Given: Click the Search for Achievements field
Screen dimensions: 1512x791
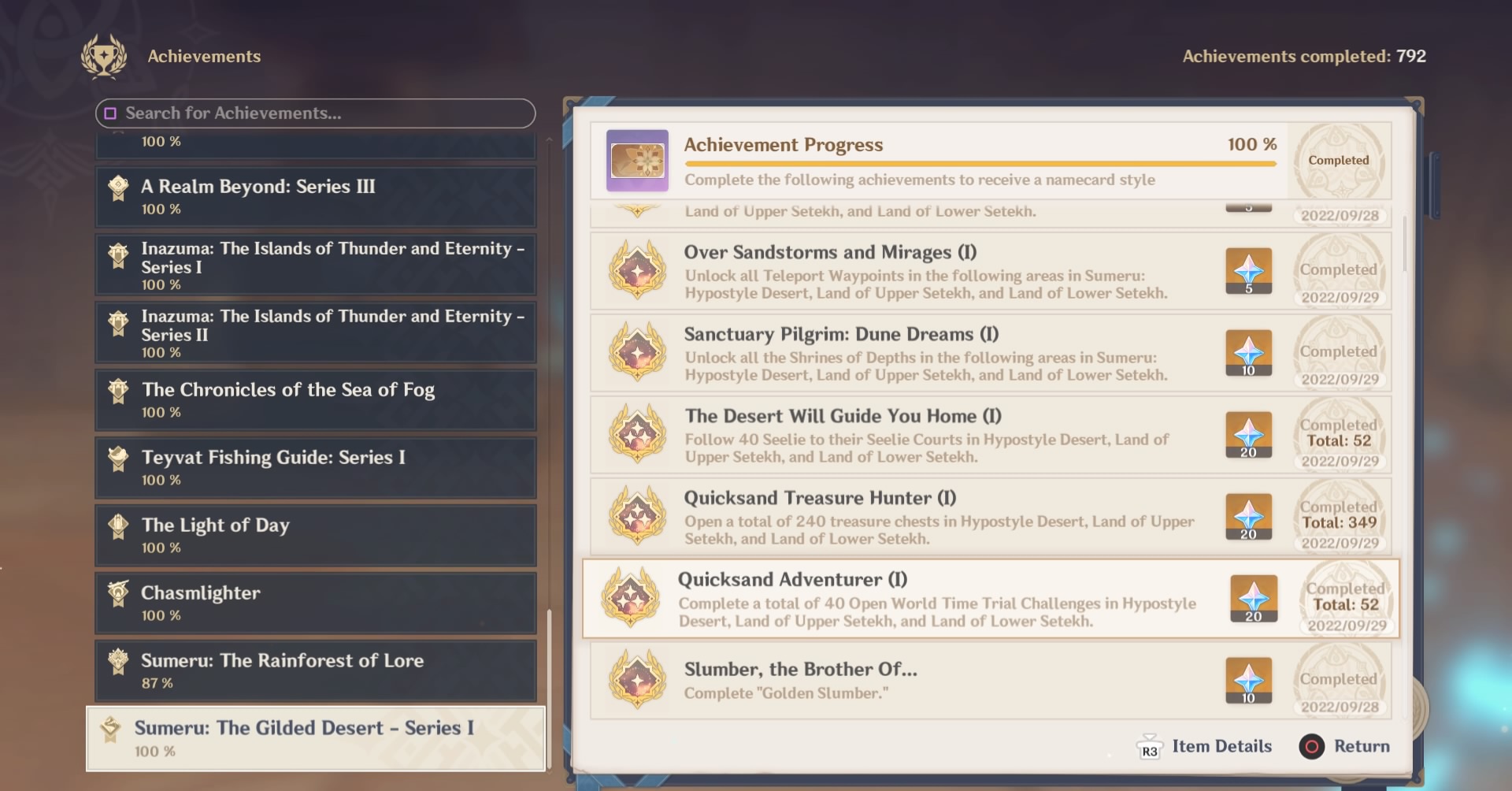Looking at the screenshot, I should point(315,113).
